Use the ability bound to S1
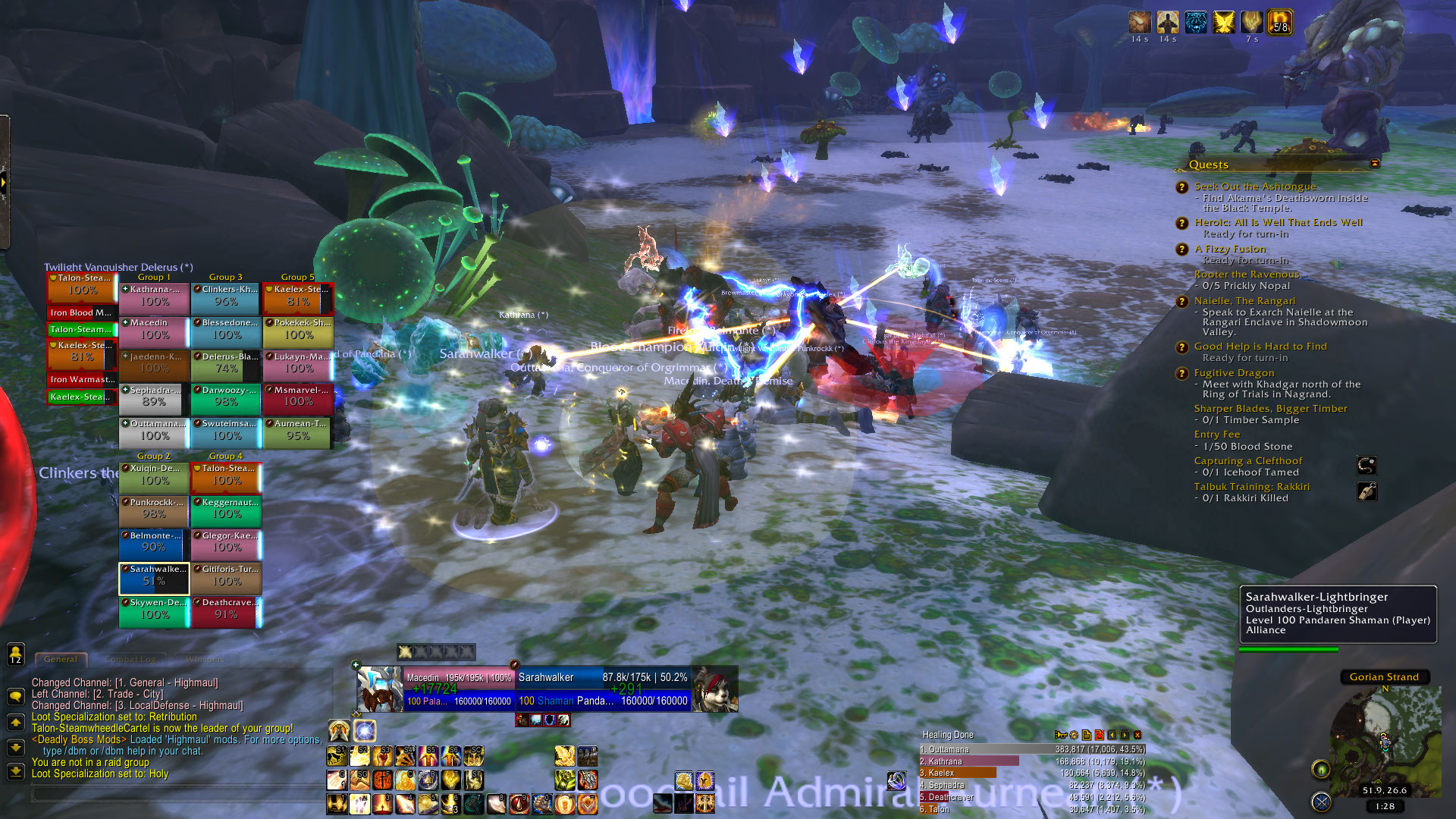Screen dimensions: 1456x819 (337, 756)
